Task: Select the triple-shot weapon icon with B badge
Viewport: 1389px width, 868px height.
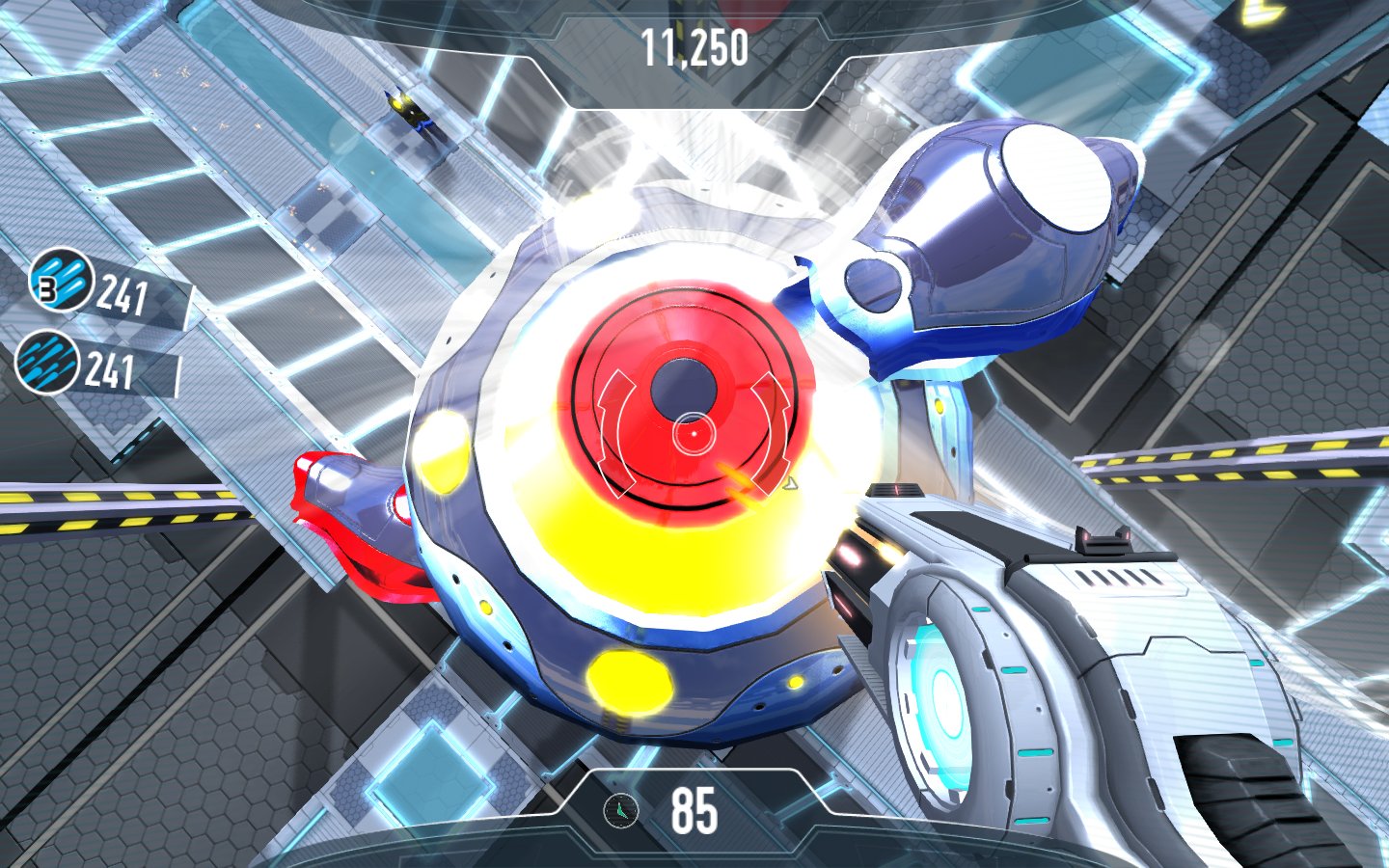Action: [60, 281]
